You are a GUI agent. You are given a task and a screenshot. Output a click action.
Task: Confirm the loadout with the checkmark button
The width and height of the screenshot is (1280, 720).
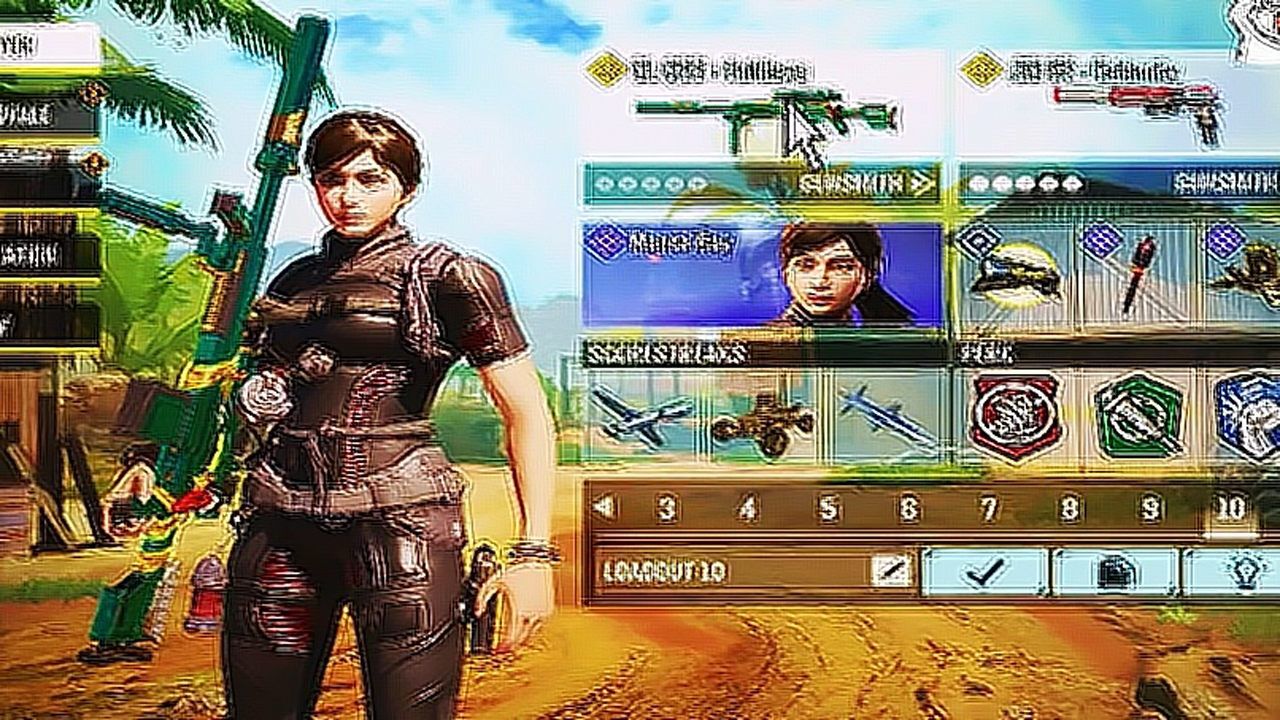point(985,572)
